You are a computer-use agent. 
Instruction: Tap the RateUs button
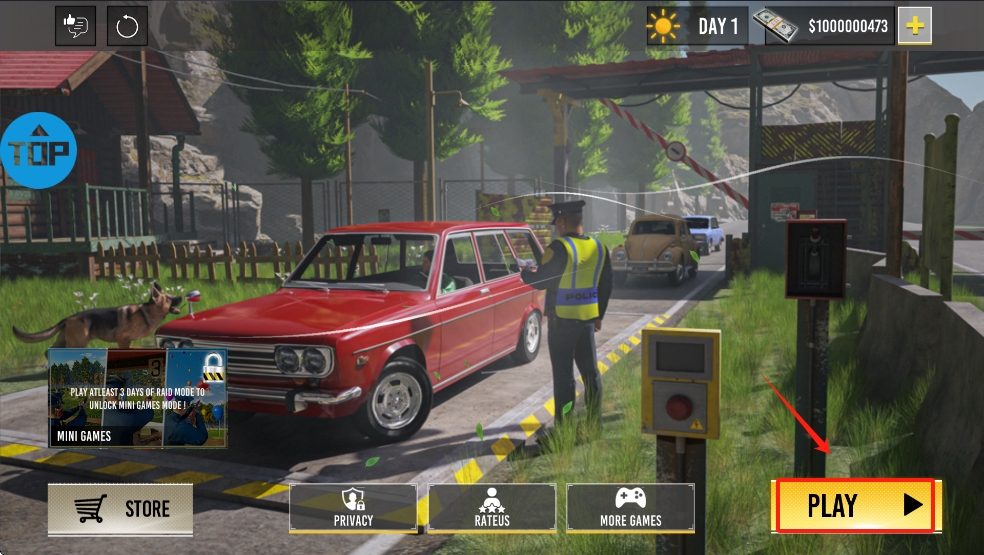coord(492,507)
